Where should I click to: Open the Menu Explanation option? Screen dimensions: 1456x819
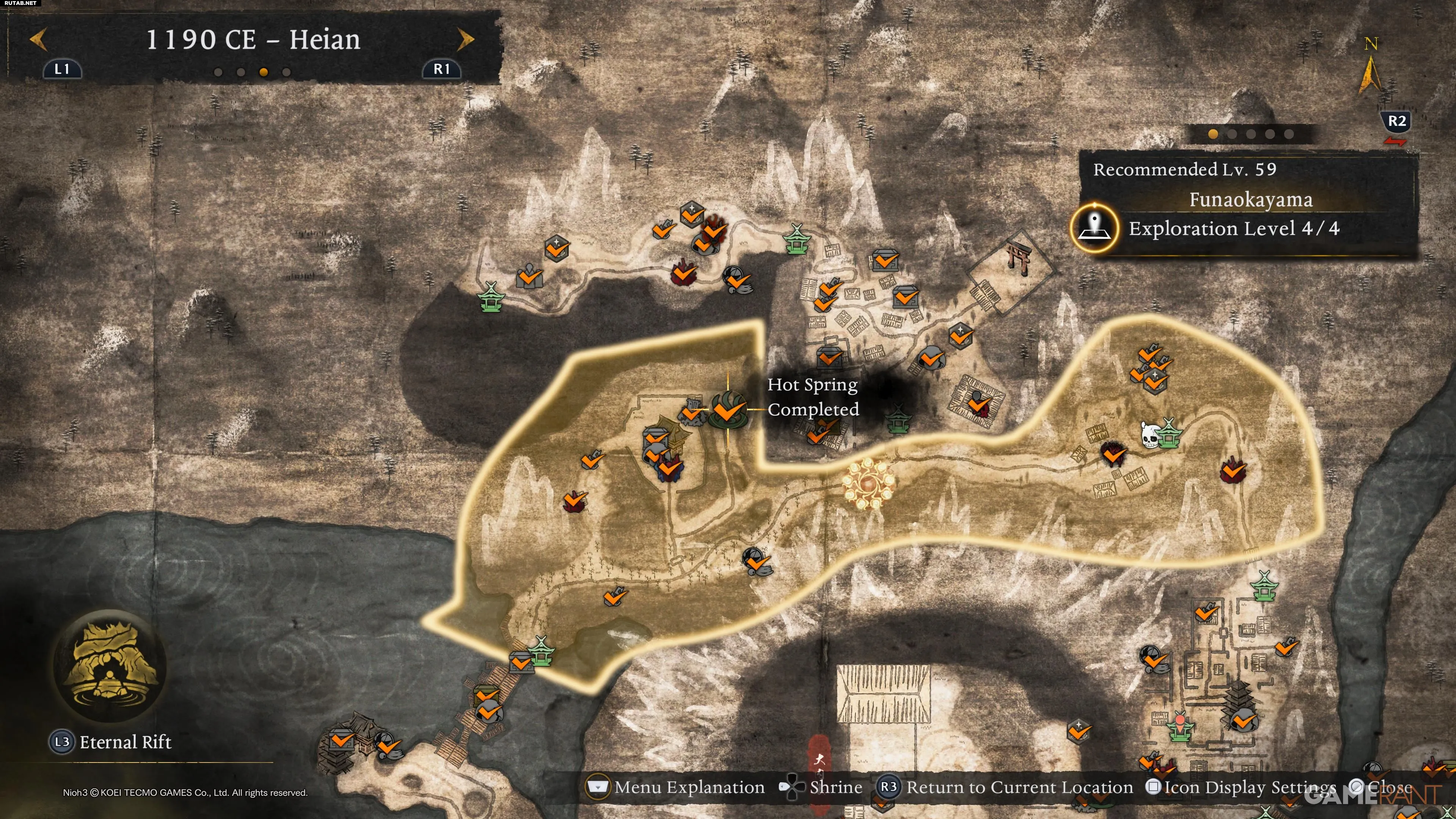pos(676,788)
